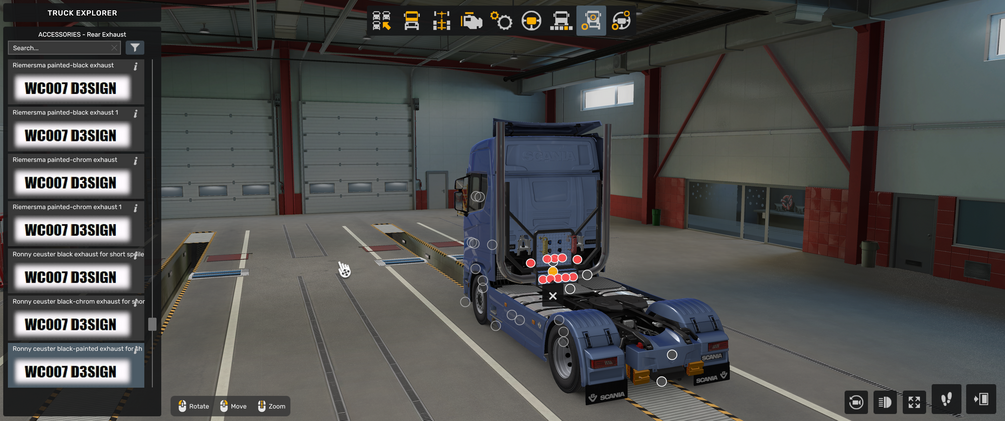Choose Riemersma painted-black exhaust 1
Image resolution: width=1005 pixels, height=421 pixels.
point(70,135)
